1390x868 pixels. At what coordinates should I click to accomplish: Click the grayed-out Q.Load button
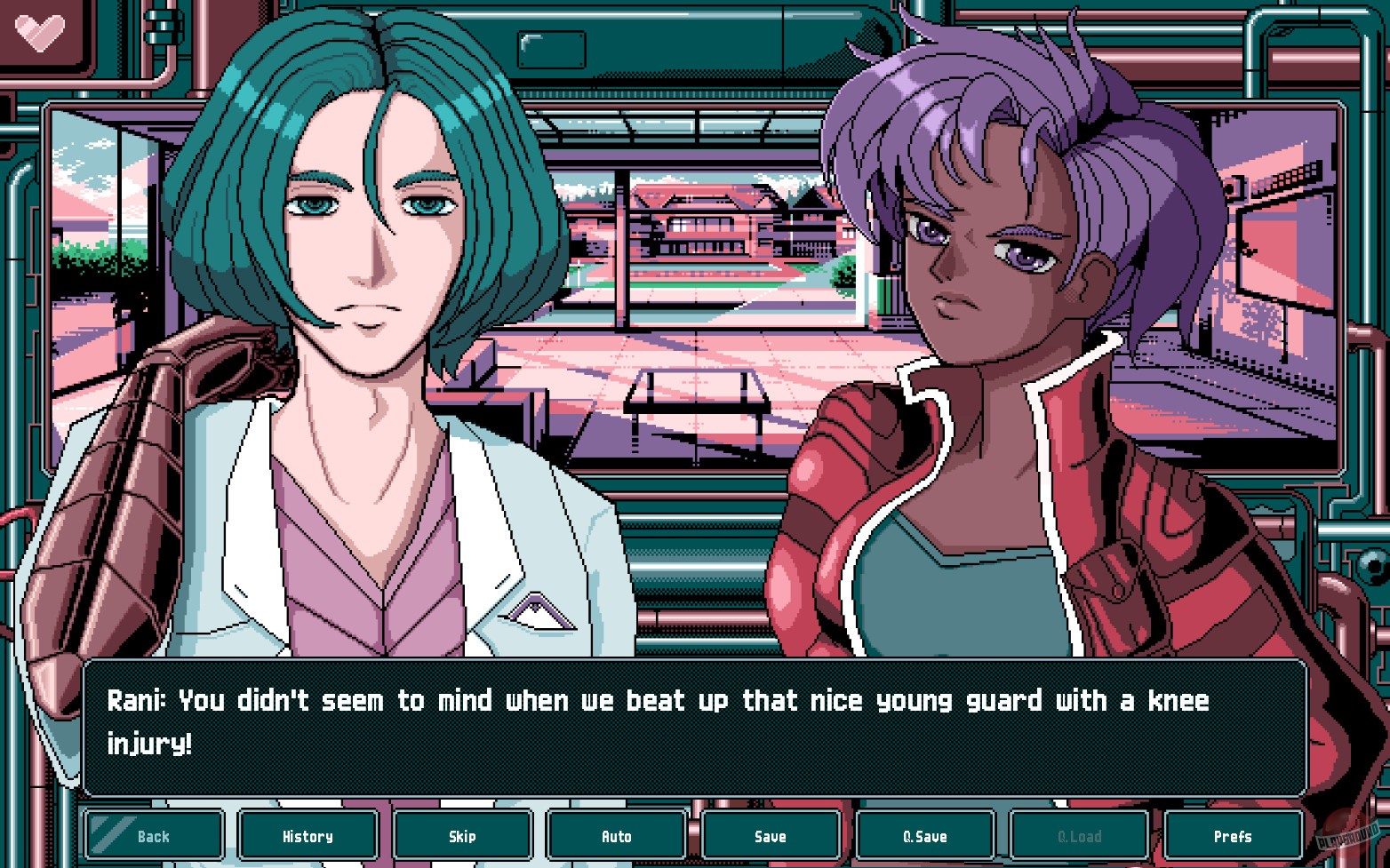pyautogui.click(x=1078, y=835)
